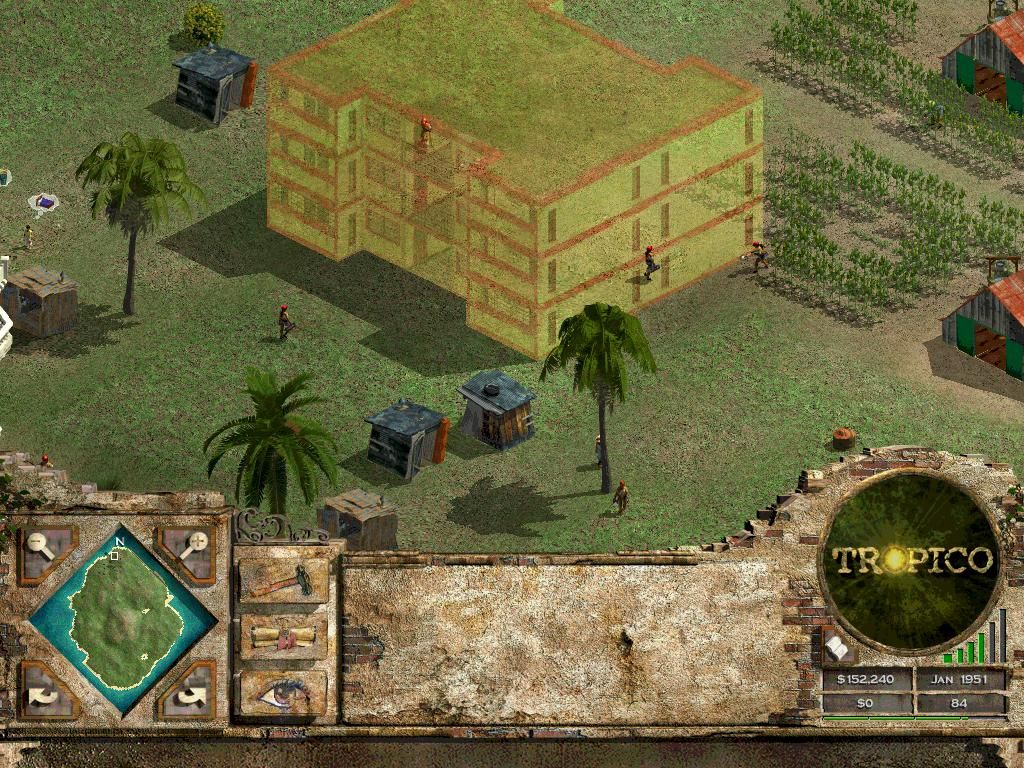The image size is (1024, 768).
Task: Open the build menu hammer button
Action: [283, 580]
